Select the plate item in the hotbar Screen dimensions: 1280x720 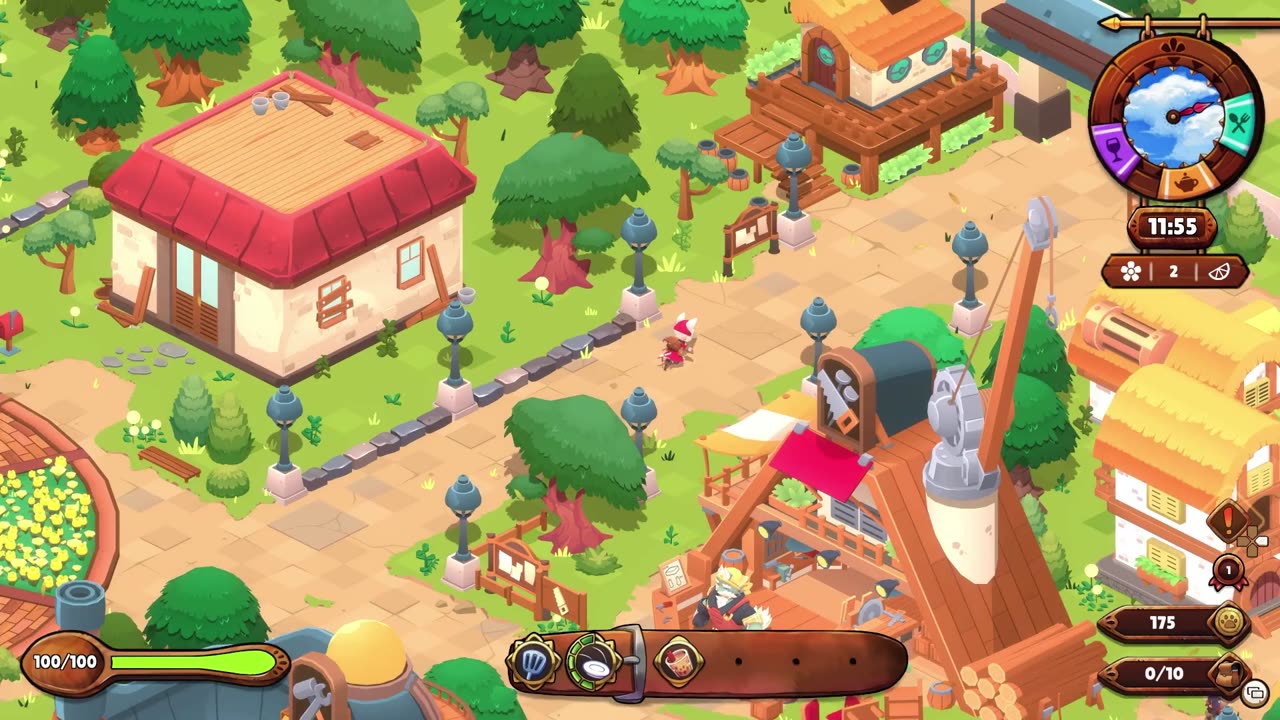pyautogui.click(x=592, y=661)
